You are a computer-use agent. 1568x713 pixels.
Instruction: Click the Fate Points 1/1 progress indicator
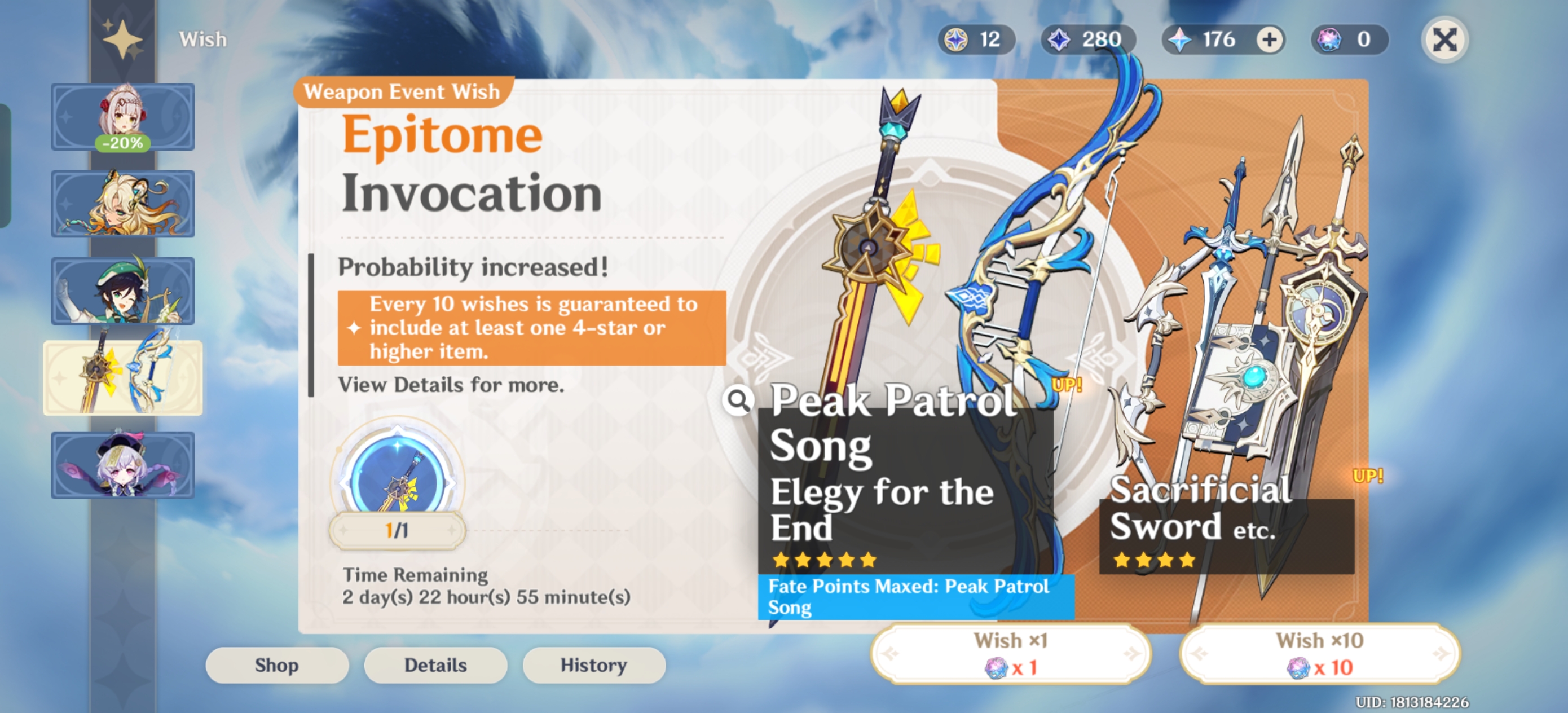(x=397, y=530)
